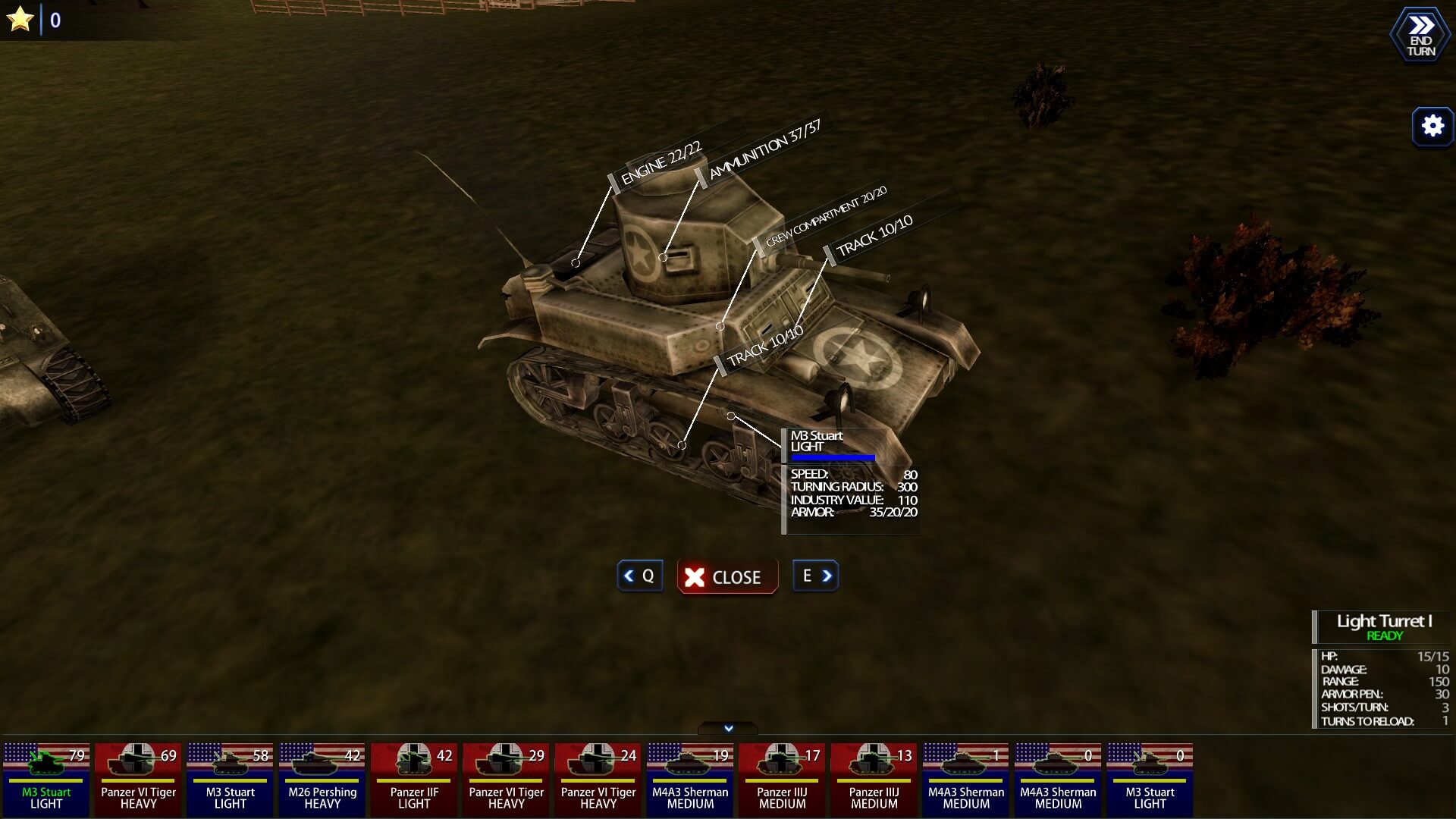Select the M3 Stuart card numbered 79

46,779
